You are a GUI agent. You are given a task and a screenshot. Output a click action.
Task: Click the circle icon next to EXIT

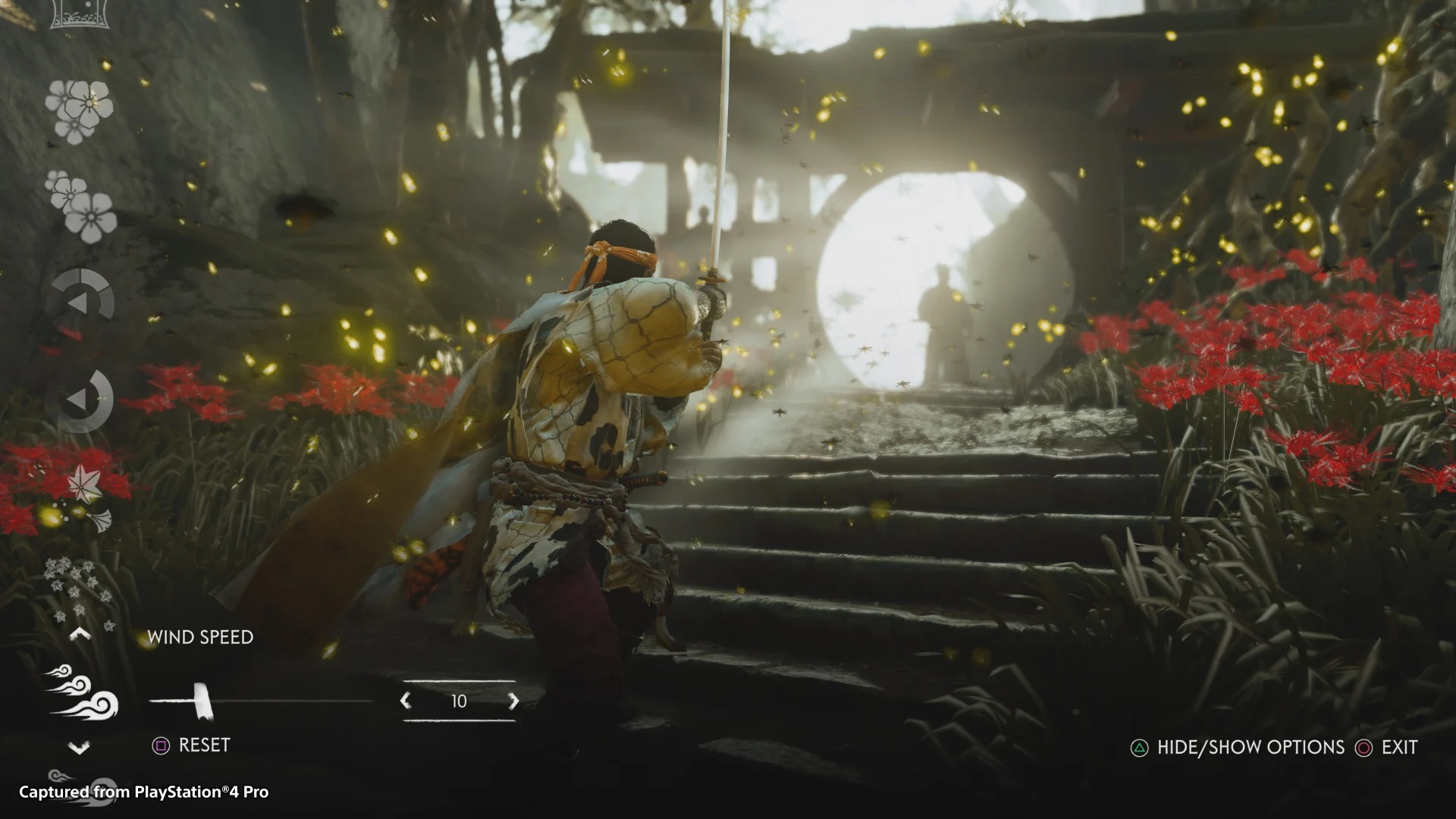click(x=1365, y=748)
